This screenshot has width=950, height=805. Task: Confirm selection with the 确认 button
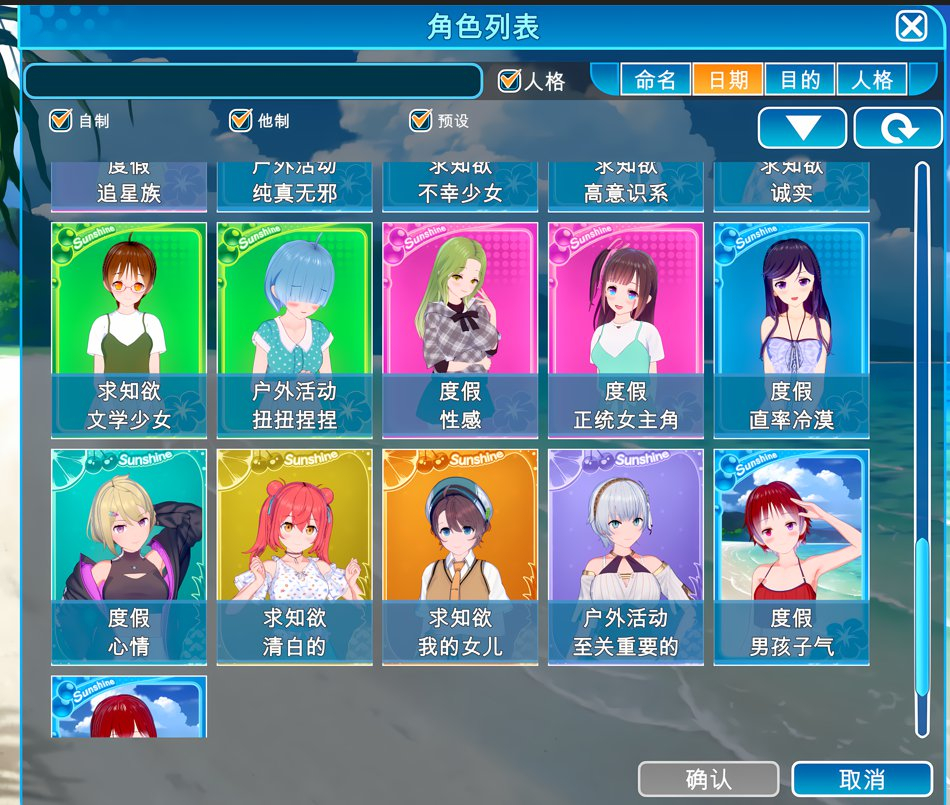coord(708,779)
